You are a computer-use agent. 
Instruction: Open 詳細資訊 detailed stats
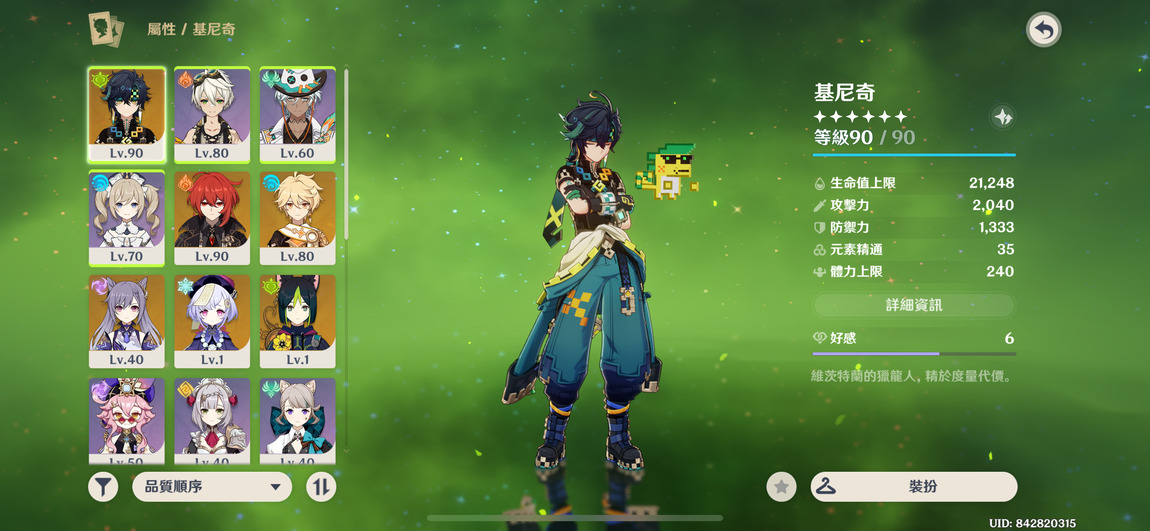tap(914, 305)
